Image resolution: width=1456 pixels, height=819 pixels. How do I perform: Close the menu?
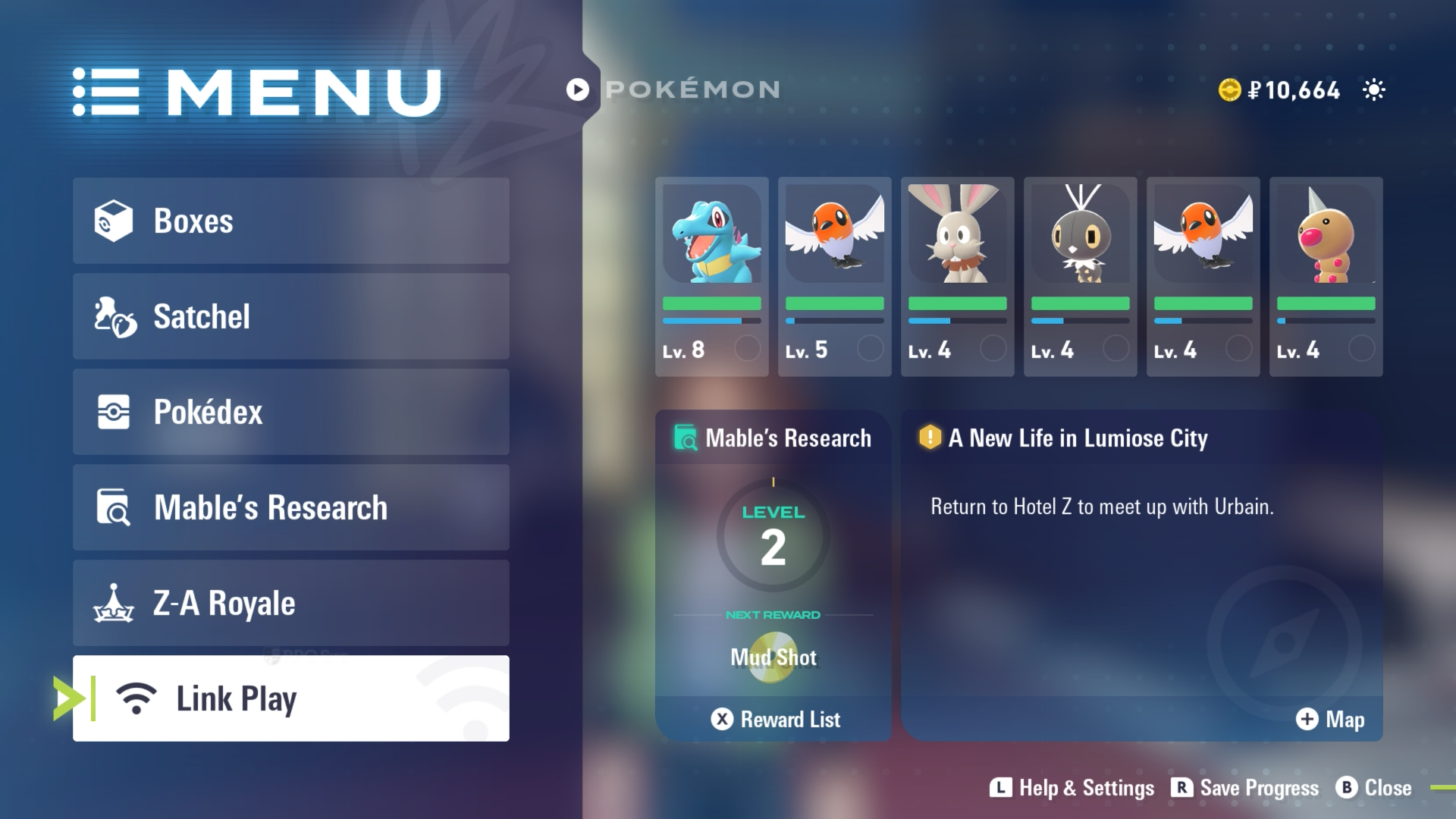point(1374,788)
